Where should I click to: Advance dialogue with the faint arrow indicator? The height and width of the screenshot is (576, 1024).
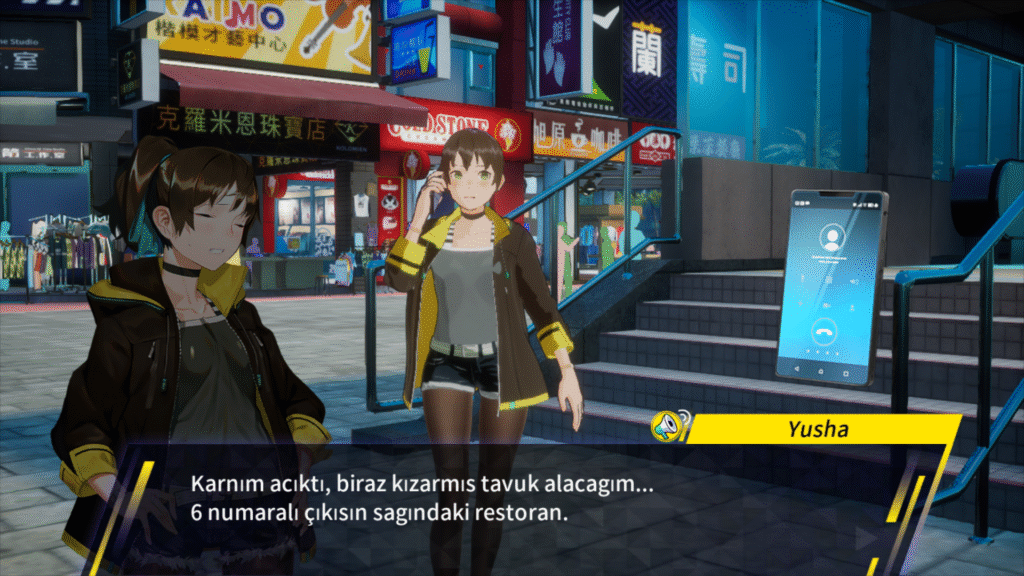pyautogui.click(x=863, y=537)
